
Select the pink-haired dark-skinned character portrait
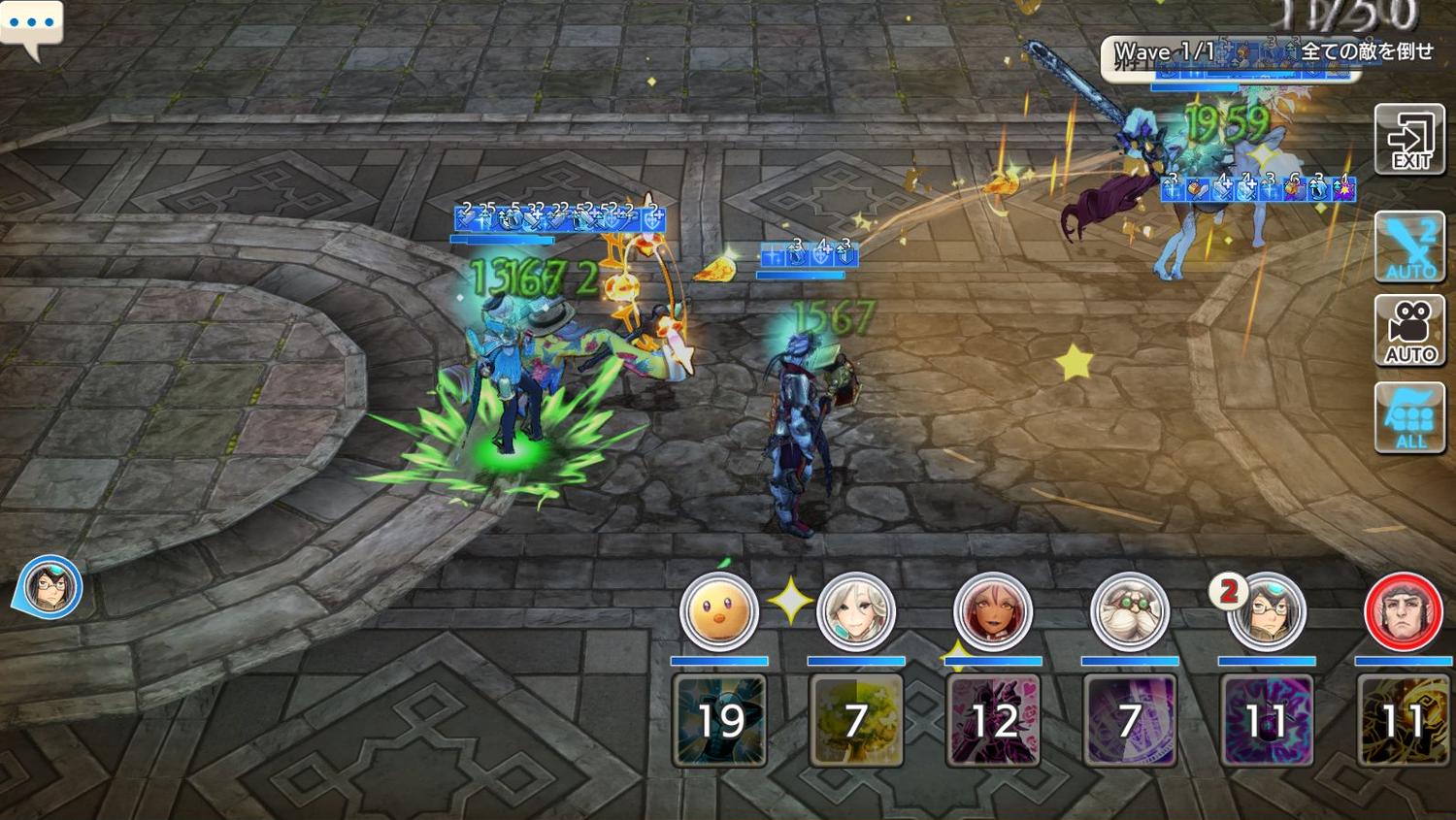coord(992,611)
